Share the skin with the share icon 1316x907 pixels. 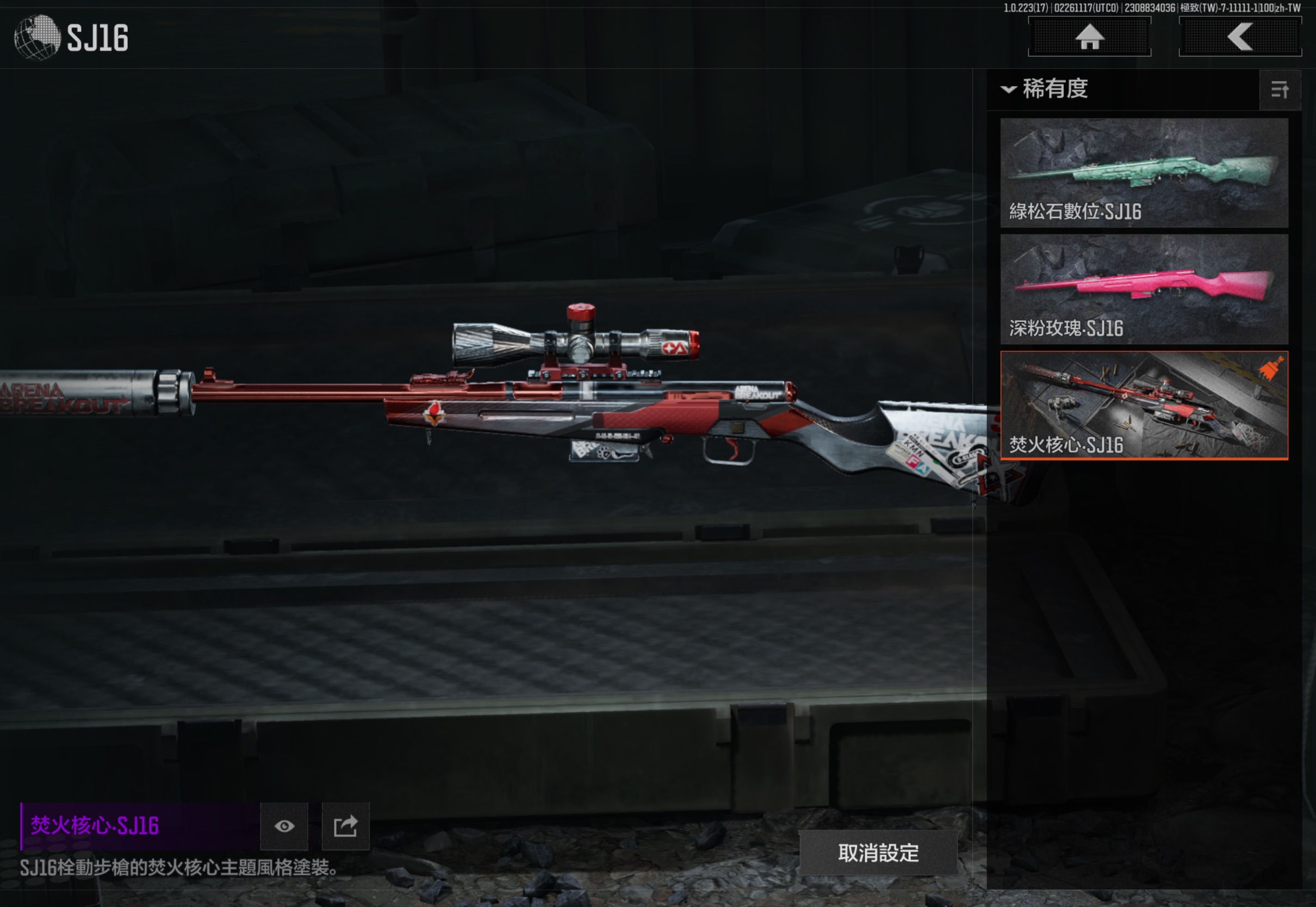pyautogui.click(x=345, y=826)
